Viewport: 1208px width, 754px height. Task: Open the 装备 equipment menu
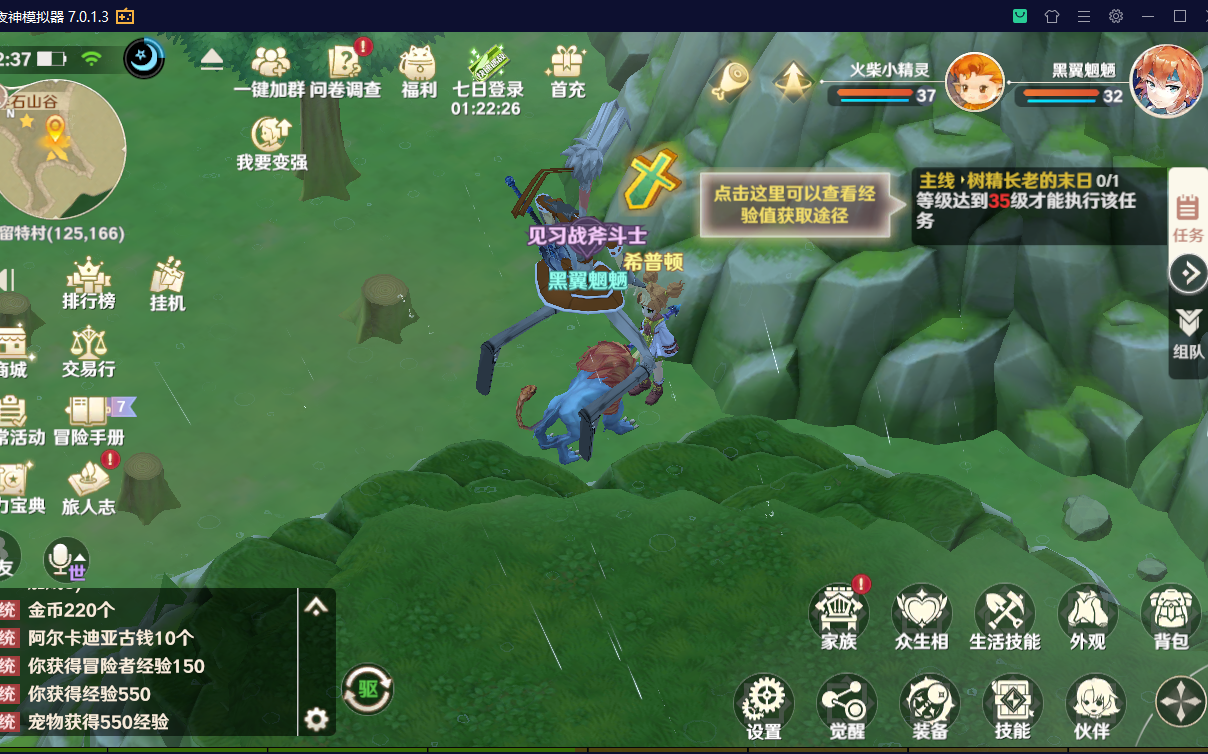pyautogui.click(x=929, y=706)
